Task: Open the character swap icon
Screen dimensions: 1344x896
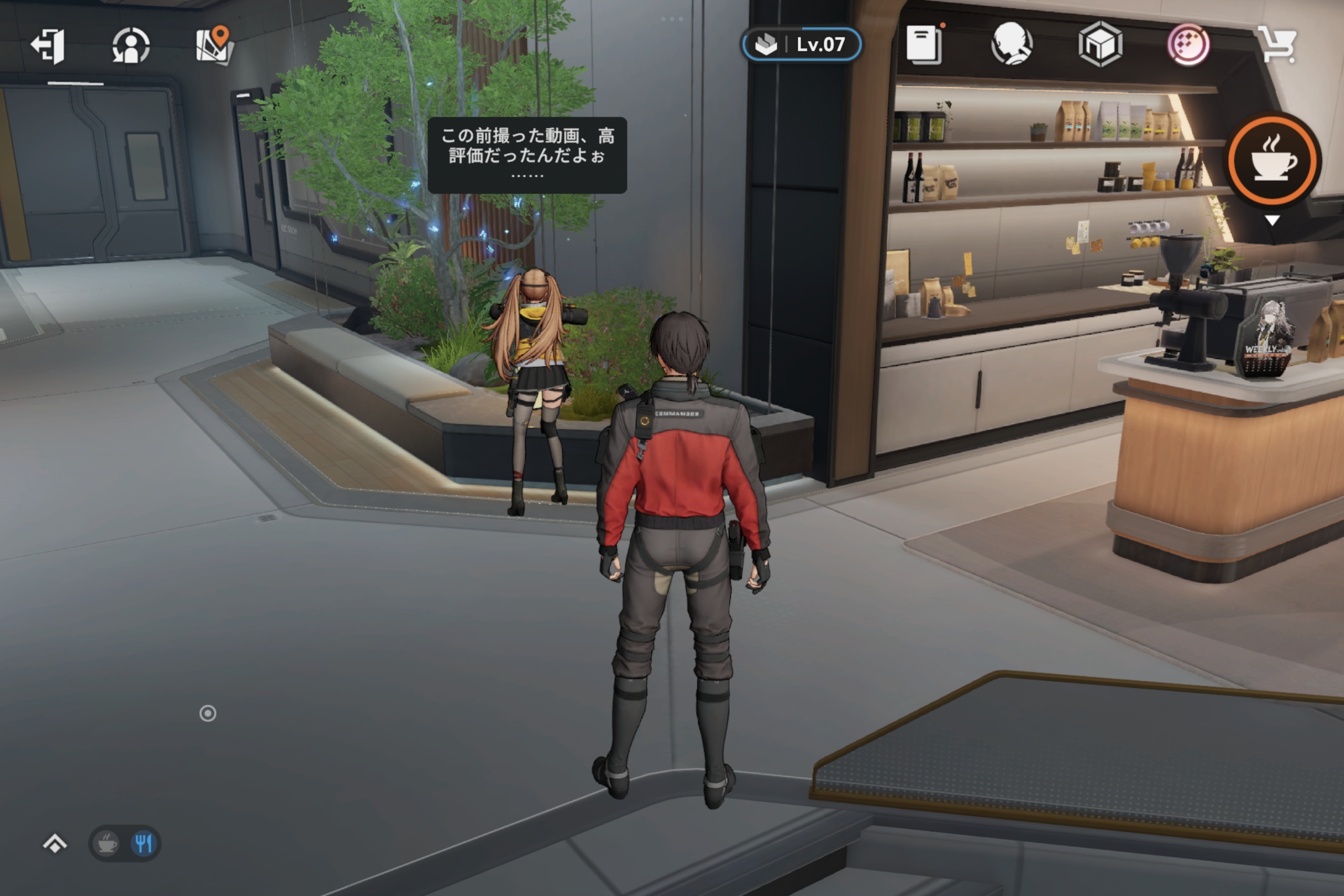Action: point(131,46)
